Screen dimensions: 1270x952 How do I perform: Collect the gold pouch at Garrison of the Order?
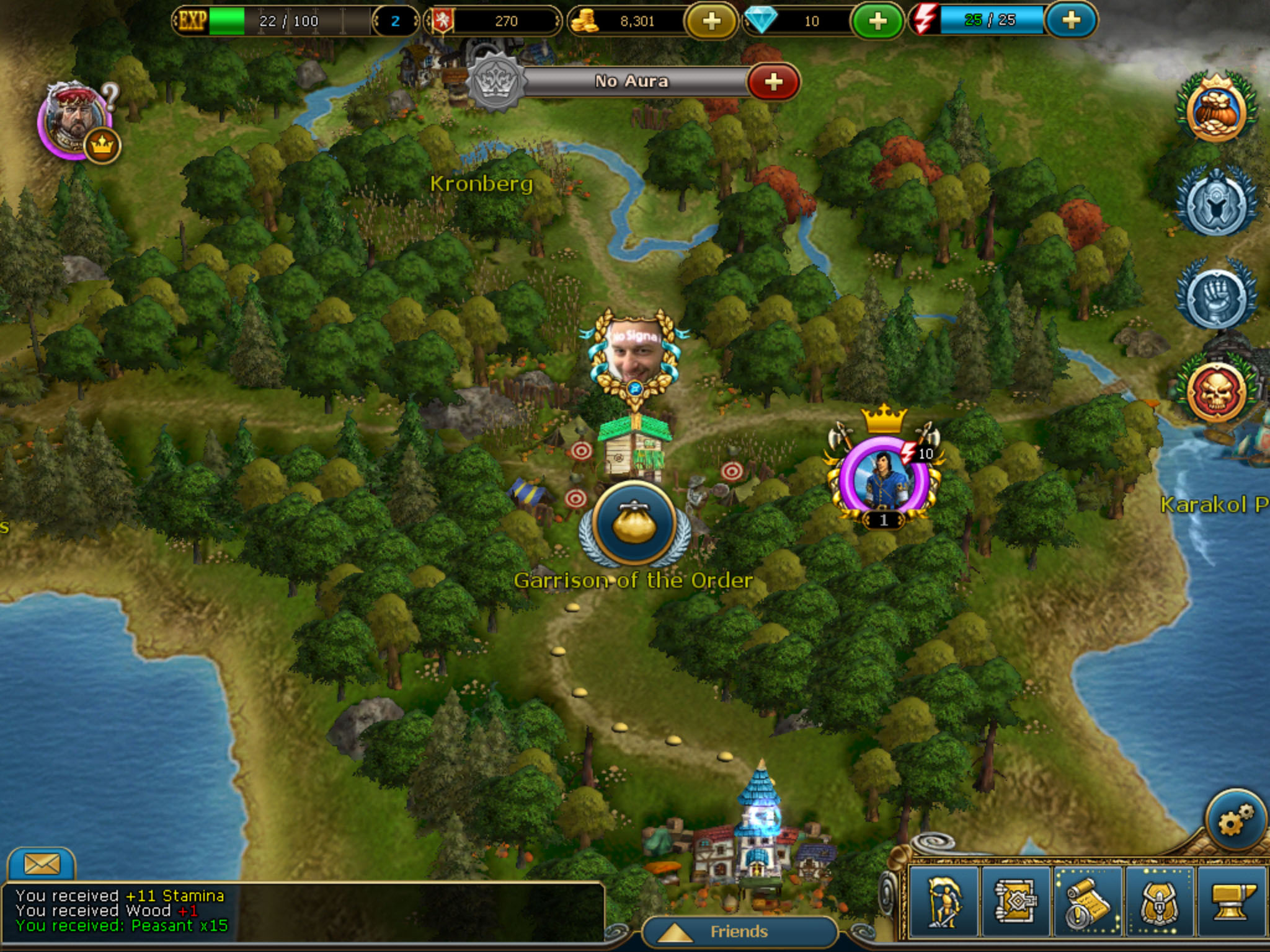[634, 524]
